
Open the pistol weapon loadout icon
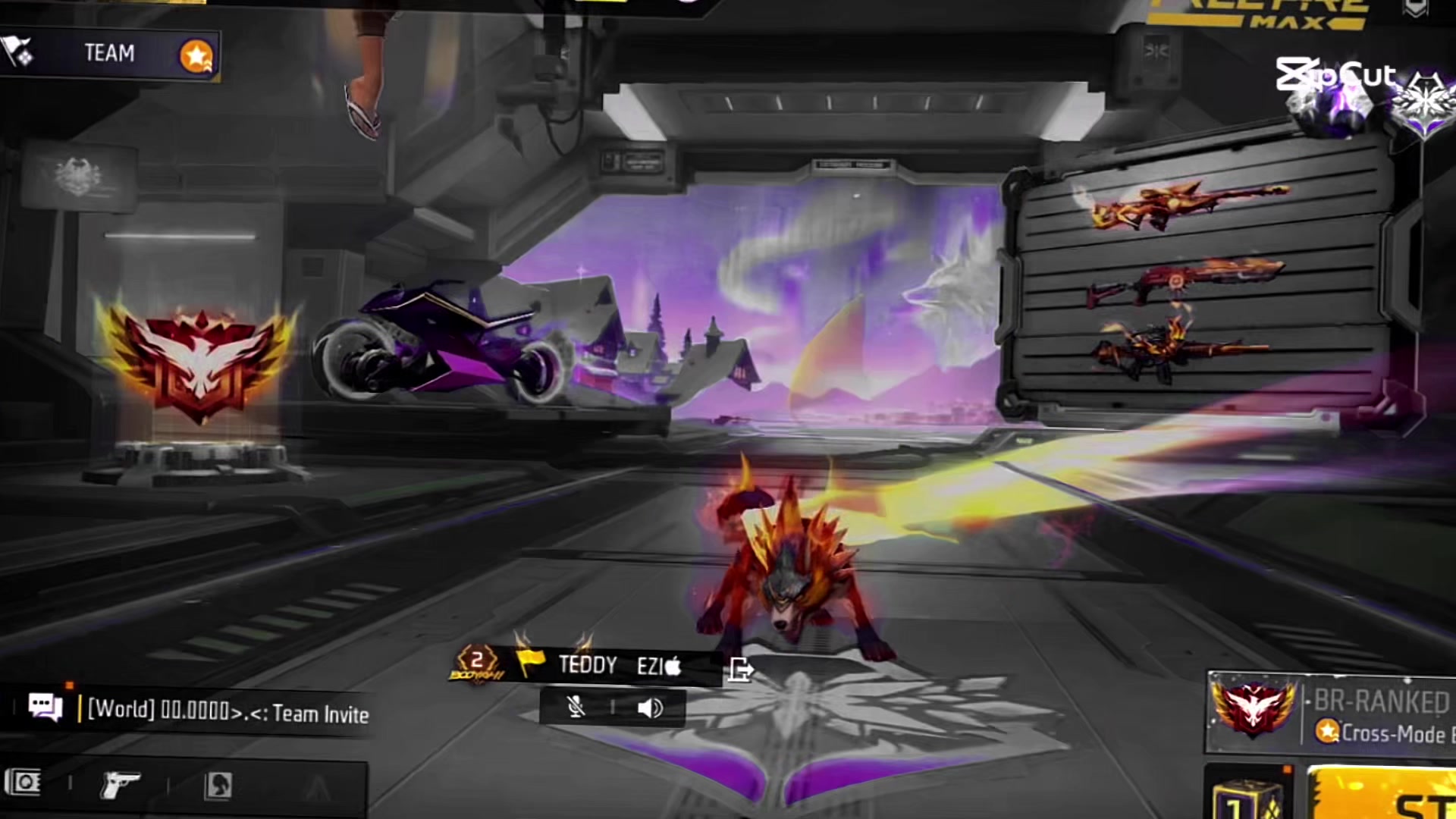[x=120, y=785]
